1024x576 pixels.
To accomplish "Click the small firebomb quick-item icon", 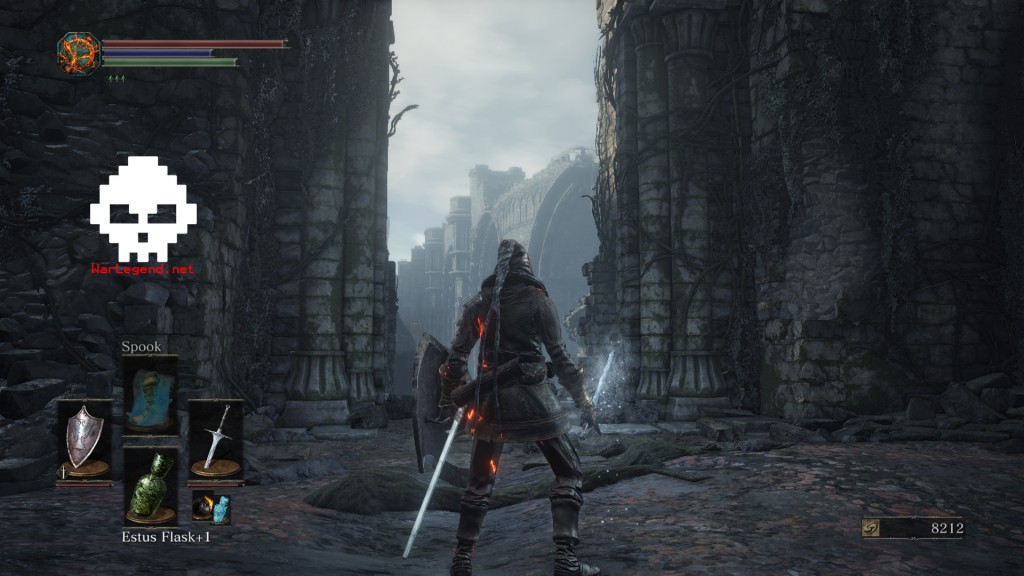I will (203, 507).
